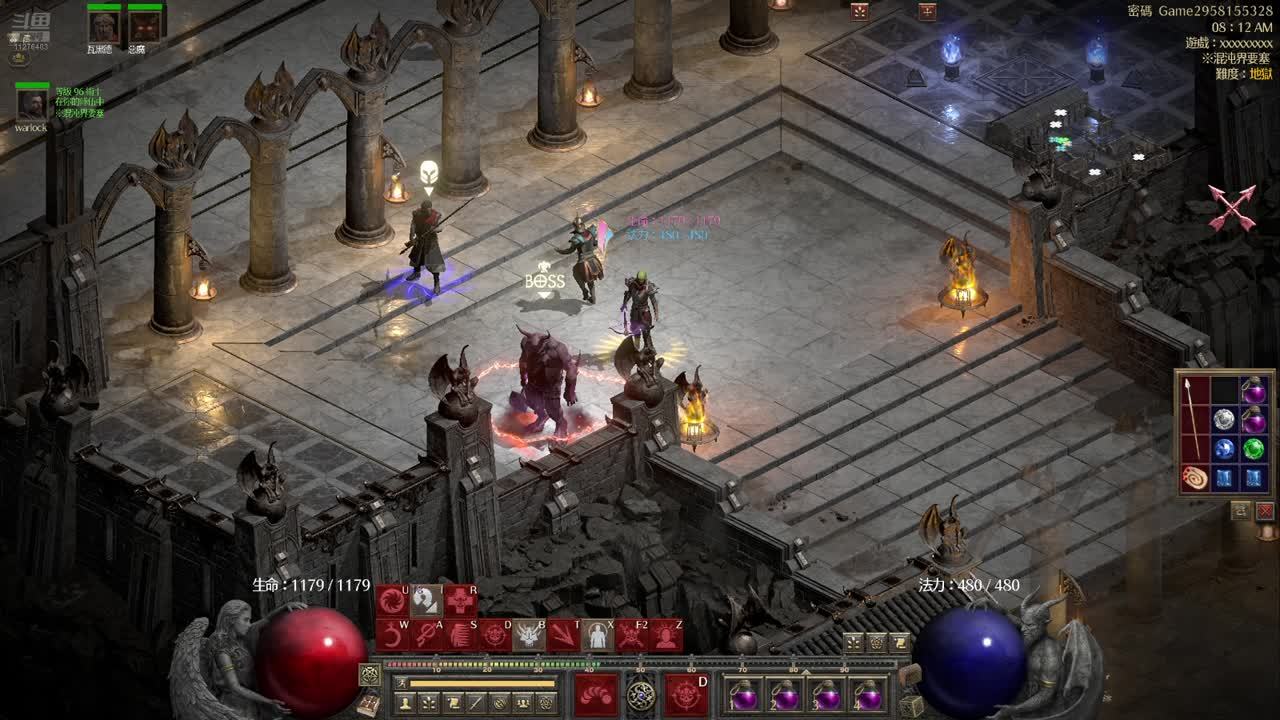1280x720 pixels.
Task: Select the spear in the side item panel
Action: point(1194,418)
